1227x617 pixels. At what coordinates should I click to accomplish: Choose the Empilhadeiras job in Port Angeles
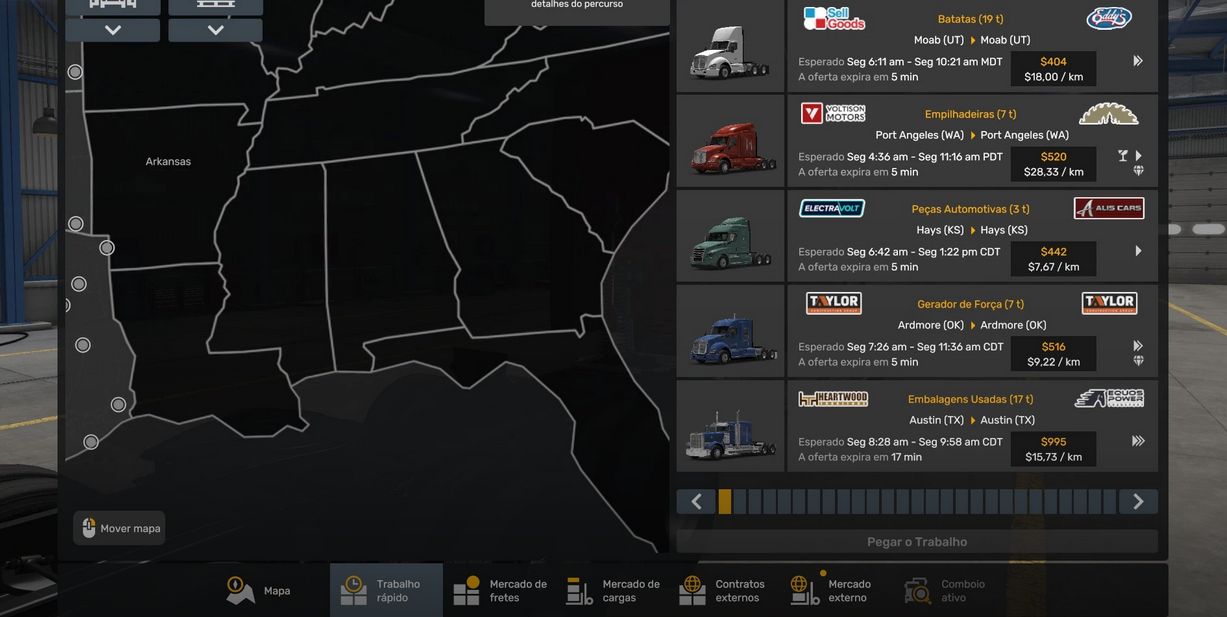click(972, 141)
